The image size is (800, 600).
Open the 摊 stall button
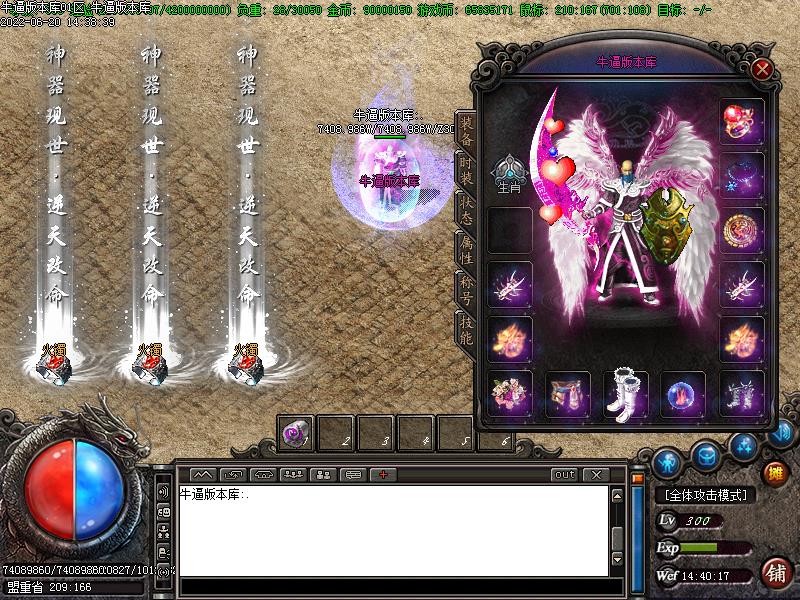tap(775, 471)
